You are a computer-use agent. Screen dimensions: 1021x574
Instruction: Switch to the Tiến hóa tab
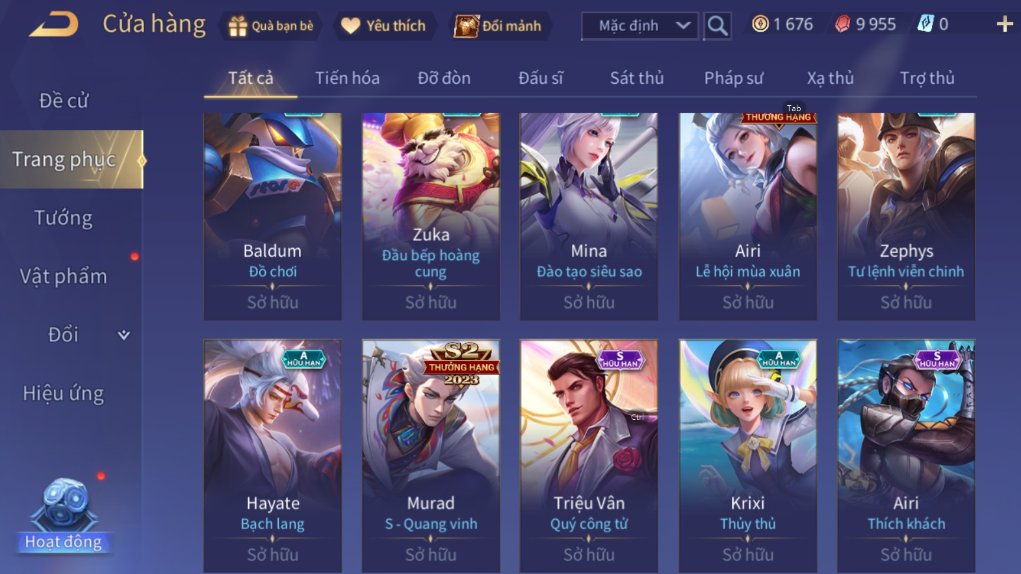pos(347,78)
